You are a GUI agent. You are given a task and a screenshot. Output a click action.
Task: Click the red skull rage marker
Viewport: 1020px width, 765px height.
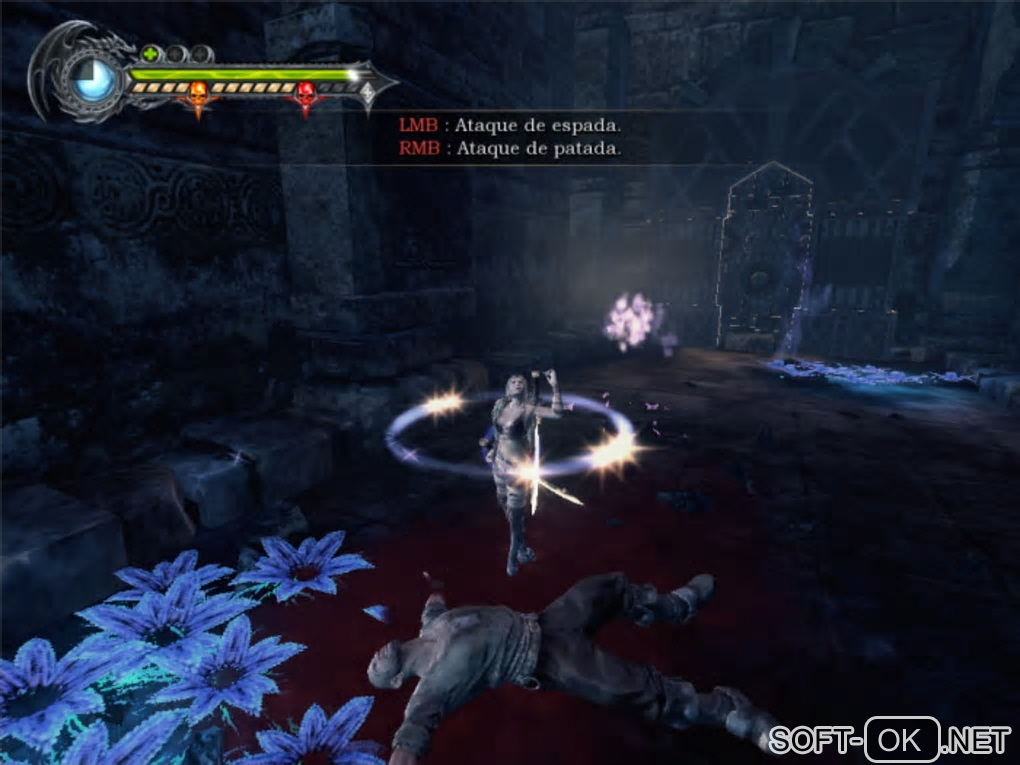click(306, 94)
